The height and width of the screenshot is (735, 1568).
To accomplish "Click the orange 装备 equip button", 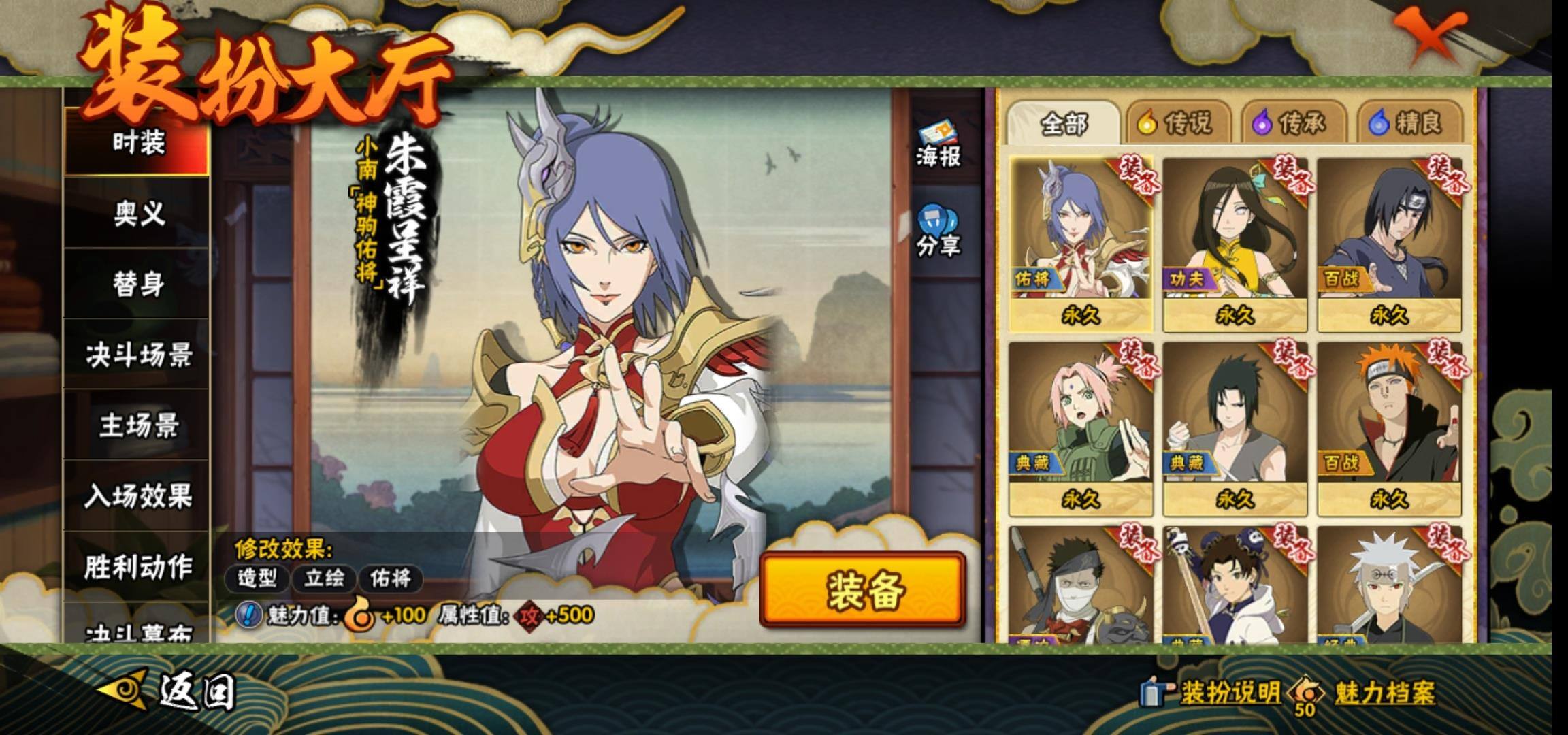I will pos(863,590).
